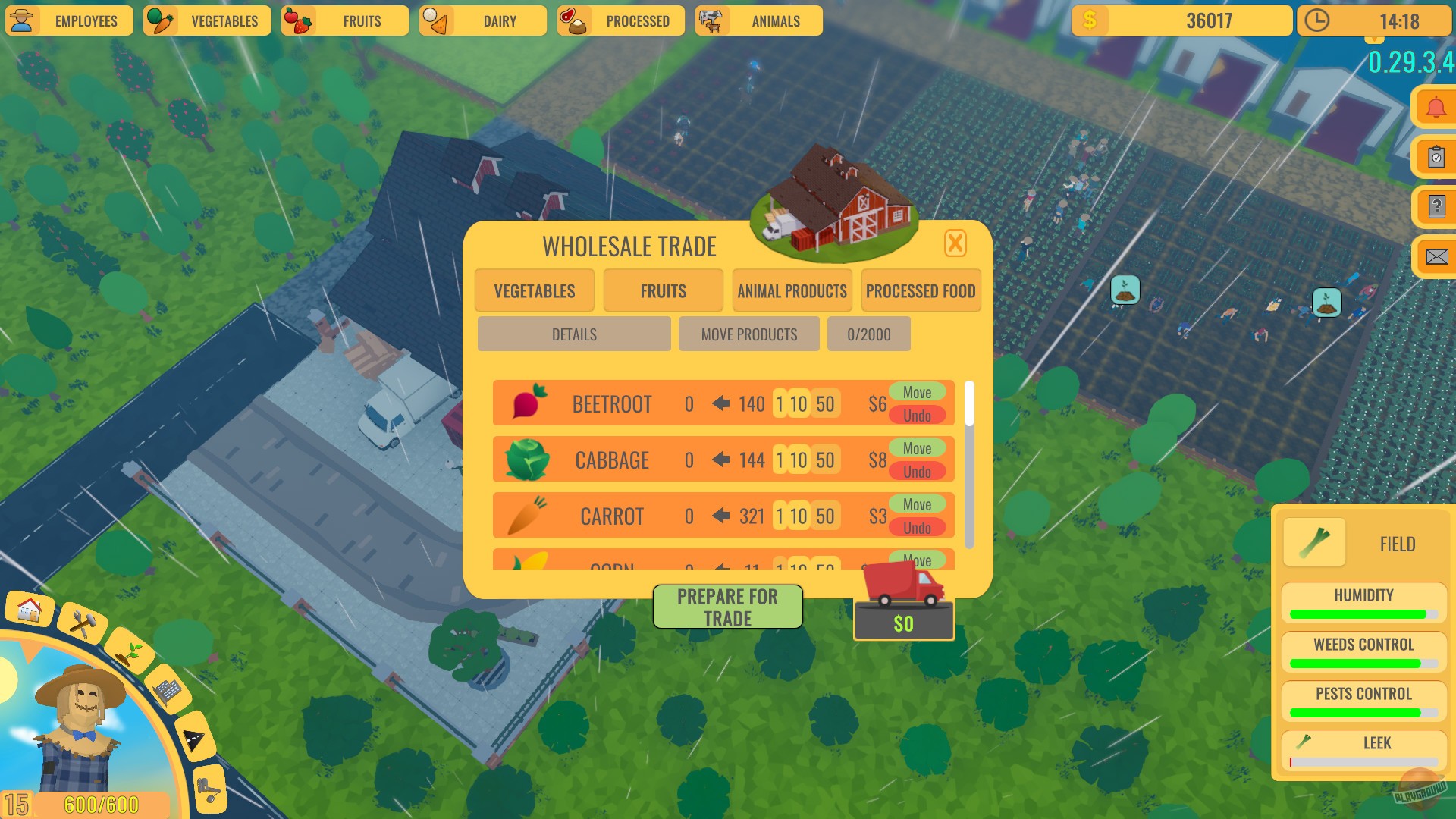
Task: Open the Processed Food tab
Action: coord(921,290)
